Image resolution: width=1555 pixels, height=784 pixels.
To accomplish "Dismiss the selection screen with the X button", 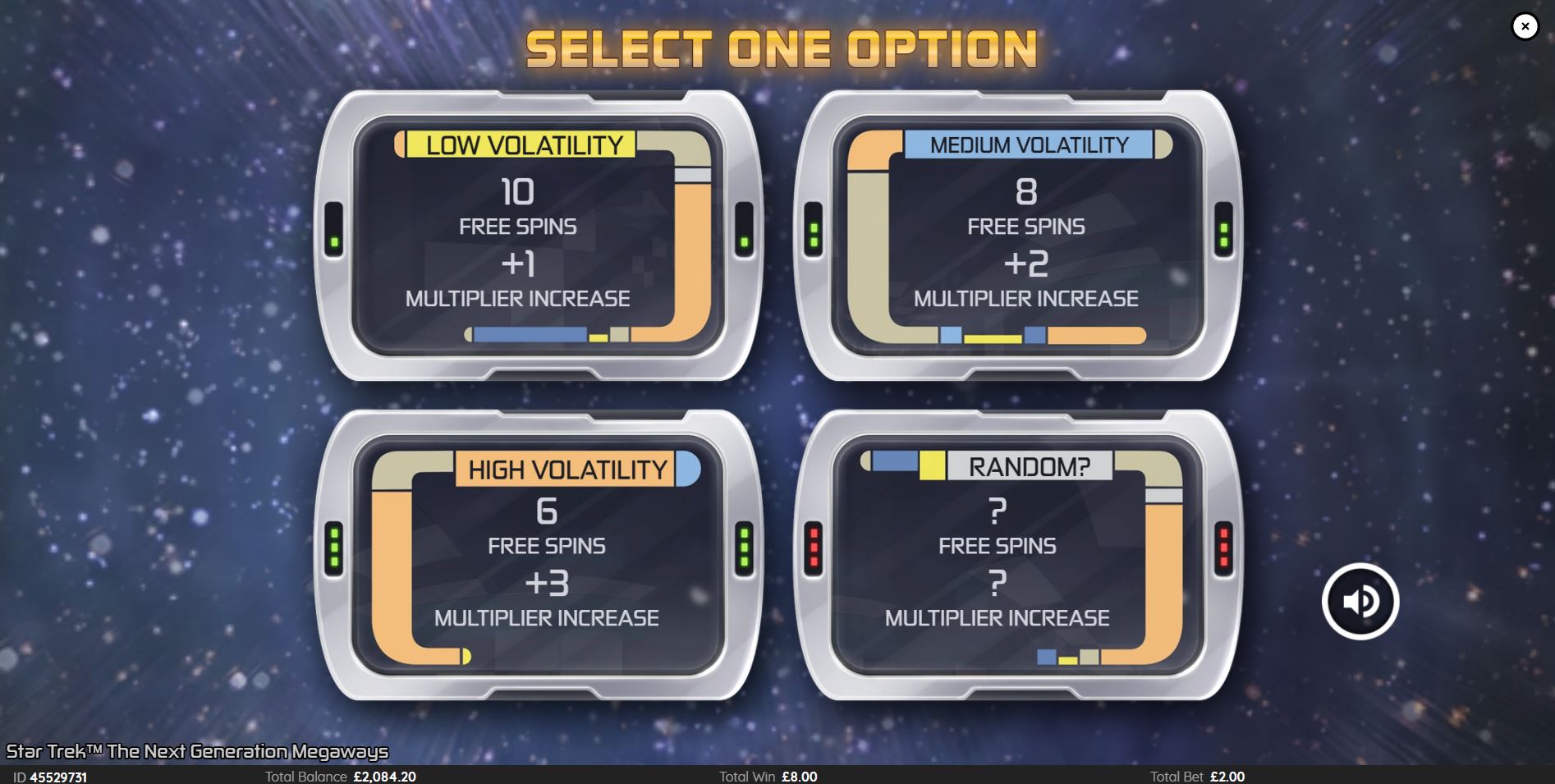I will click(1525, 25).
